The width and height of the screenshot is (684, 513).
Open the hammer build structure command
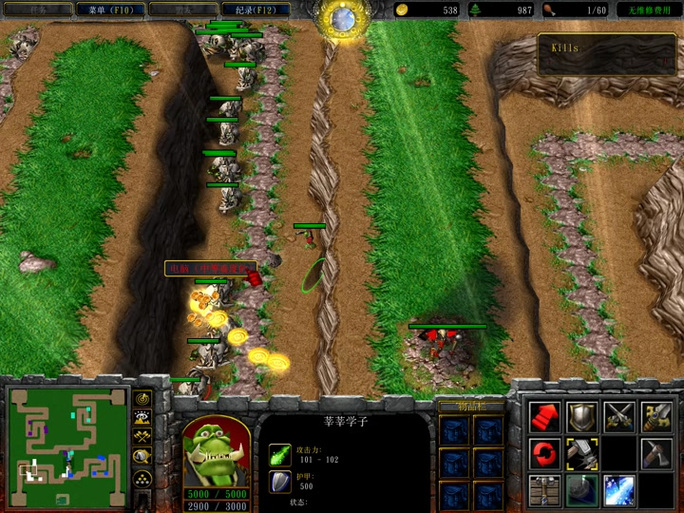tap(581, 452)
